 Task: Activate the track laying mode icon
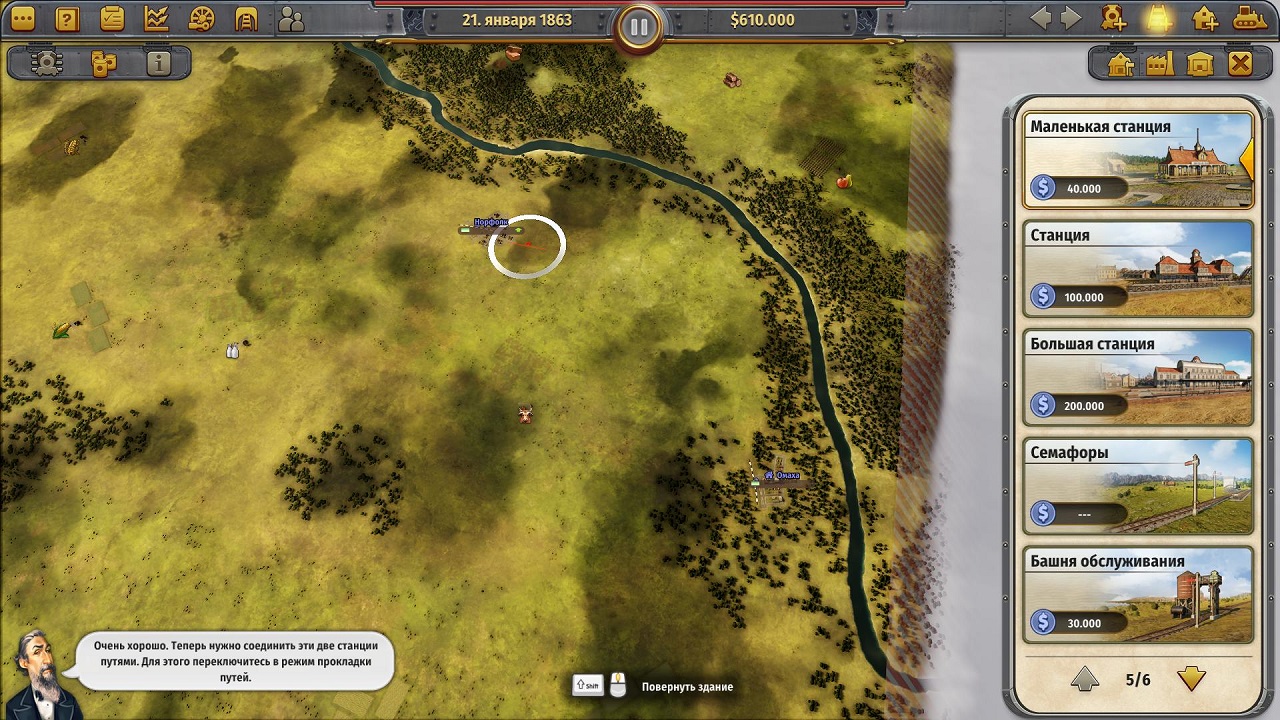(1157, 18)
